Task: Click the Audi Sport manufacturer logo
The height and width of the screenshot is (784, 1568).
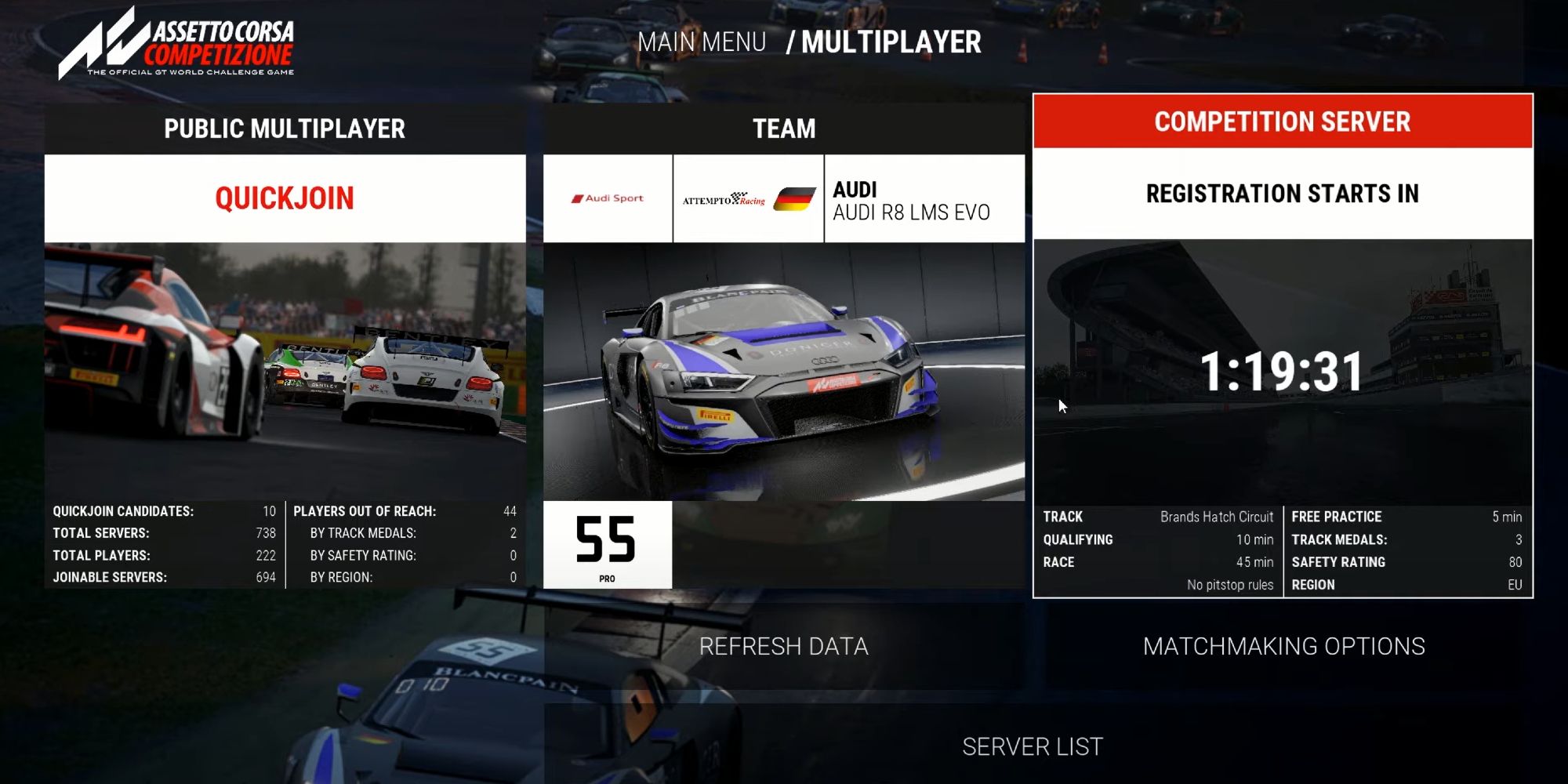Action: click(x=608, y=199)
